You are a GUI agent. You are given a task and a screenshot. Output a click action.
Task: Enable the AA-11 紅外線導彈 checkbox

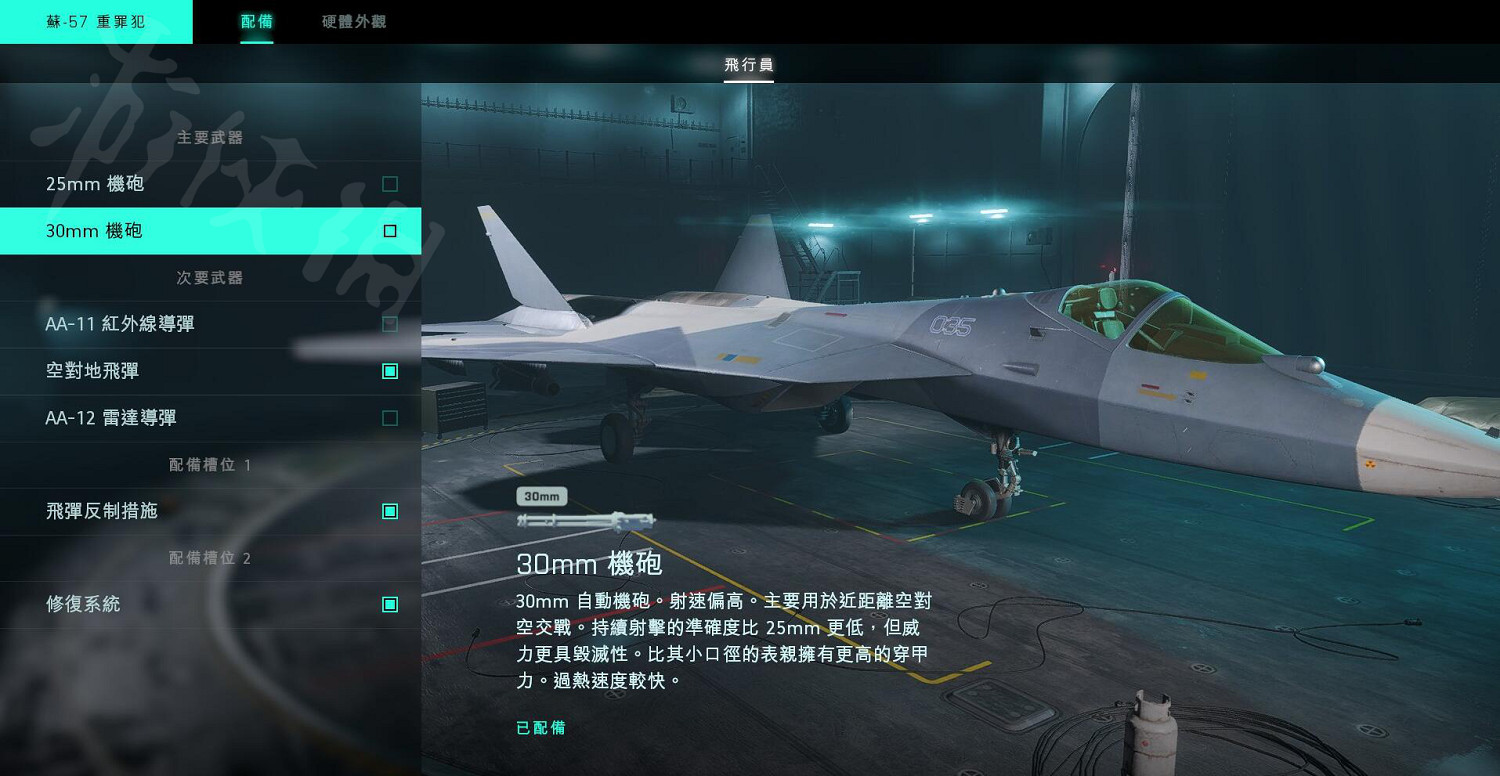pos(389,323)
